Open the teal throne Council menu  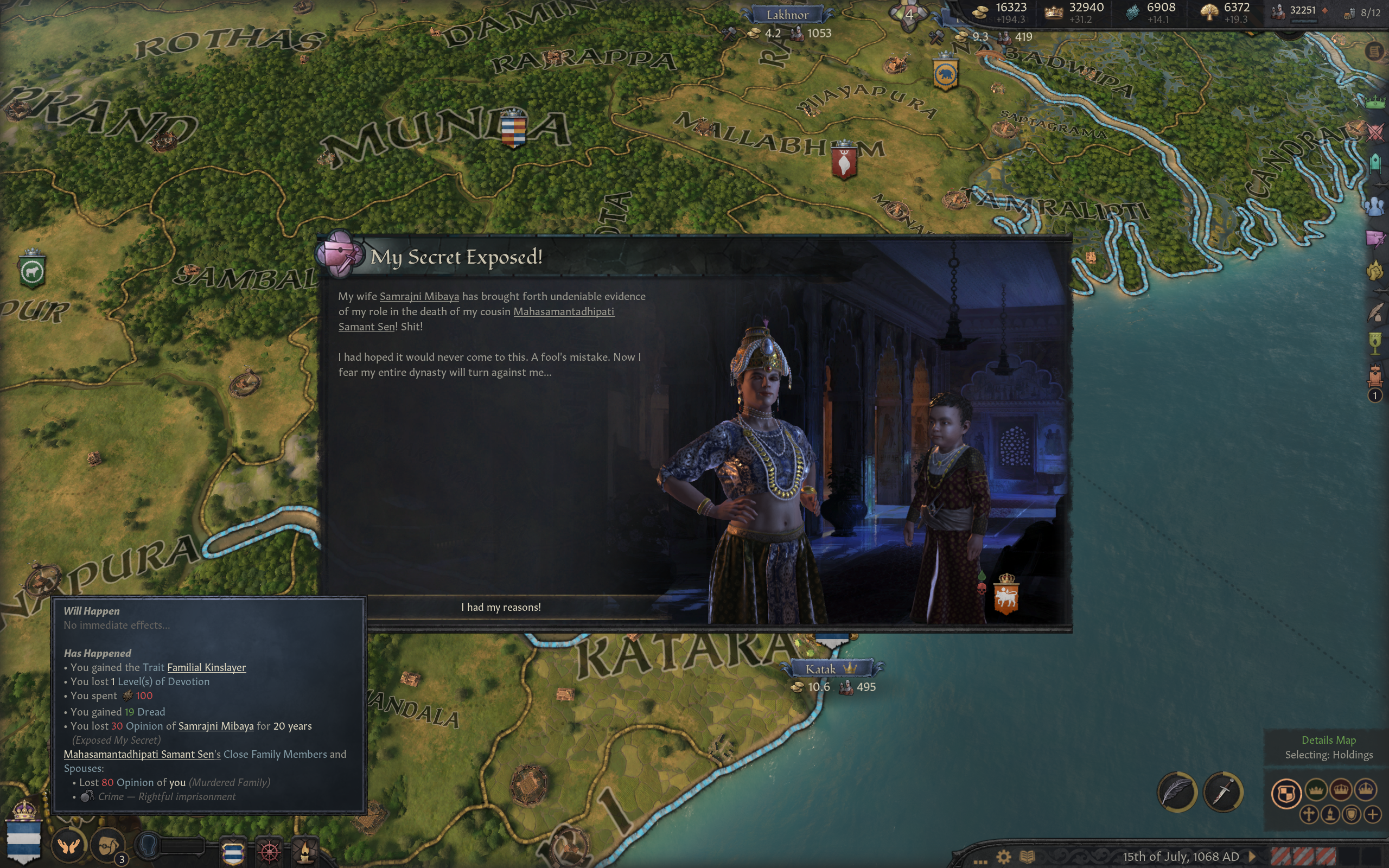[1375, 164]
